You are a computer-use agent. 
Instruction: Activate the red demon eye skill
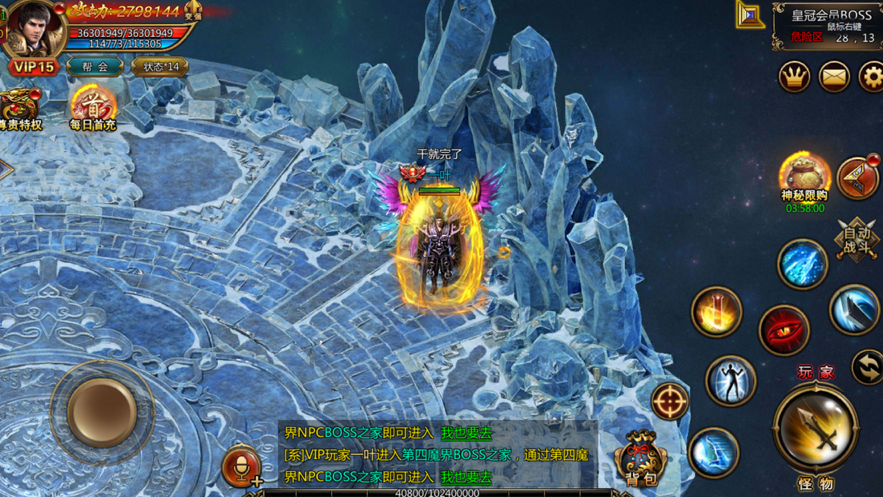point(784,332)
